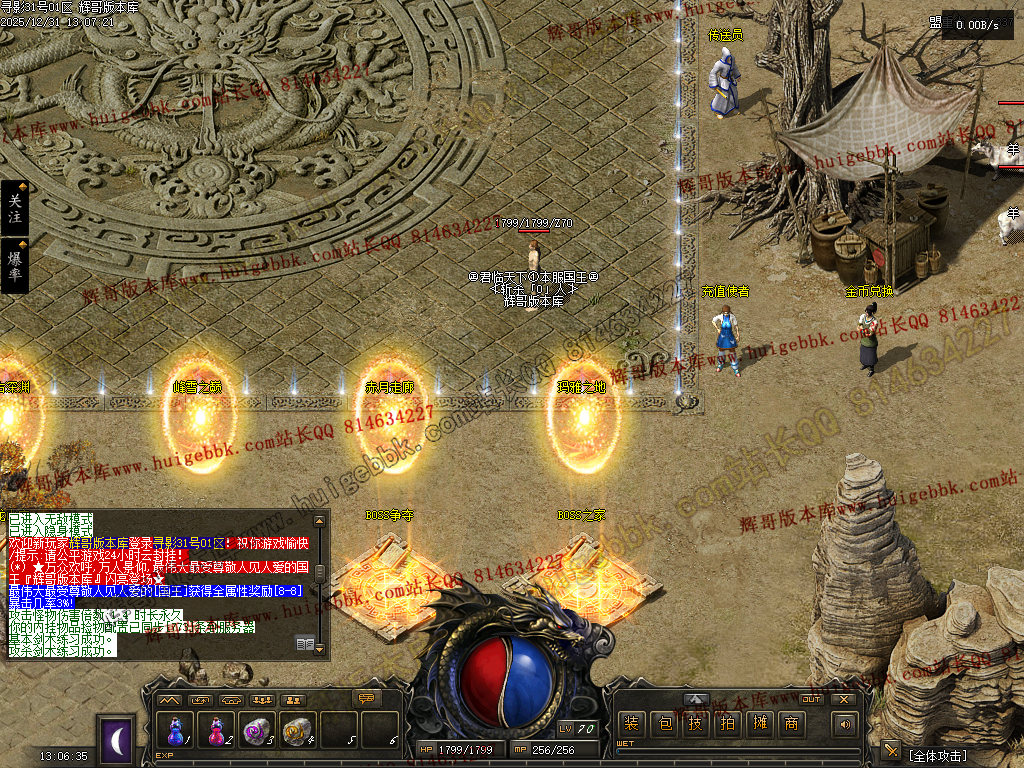Click the OUT logout button
Viewport: 1024px width, 768px height.
point(811,700)
